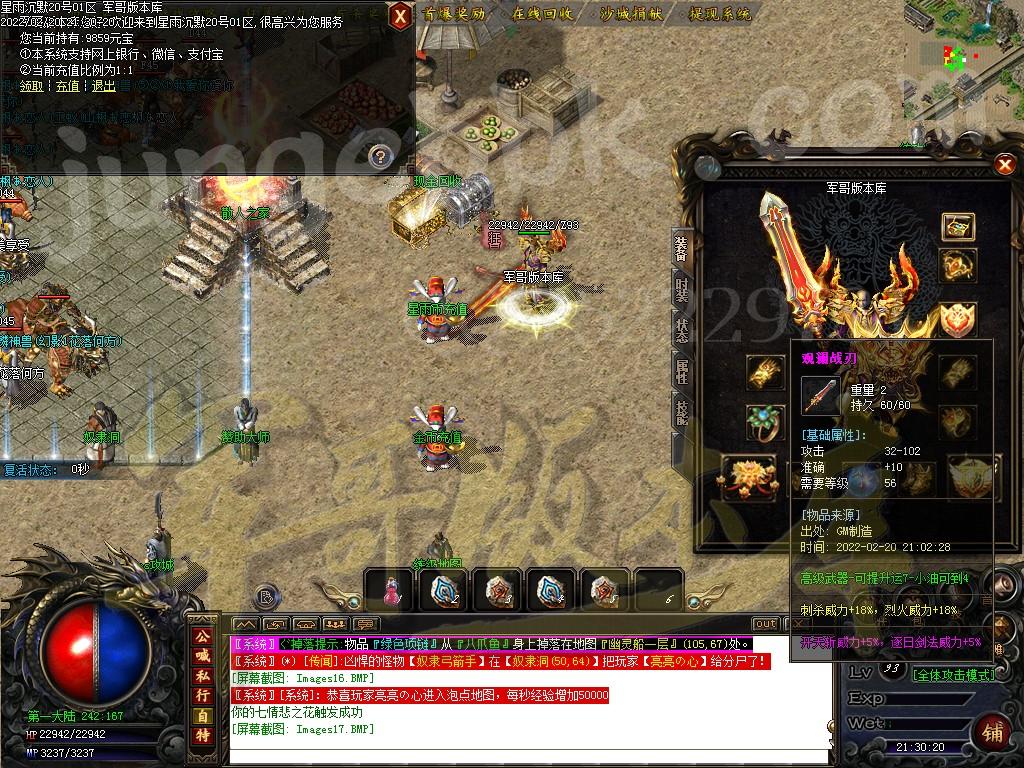Viewport: 1024px width, 768px height.
Task: Switch to the 技能 (skills) tab
Action: click(682, 412)
